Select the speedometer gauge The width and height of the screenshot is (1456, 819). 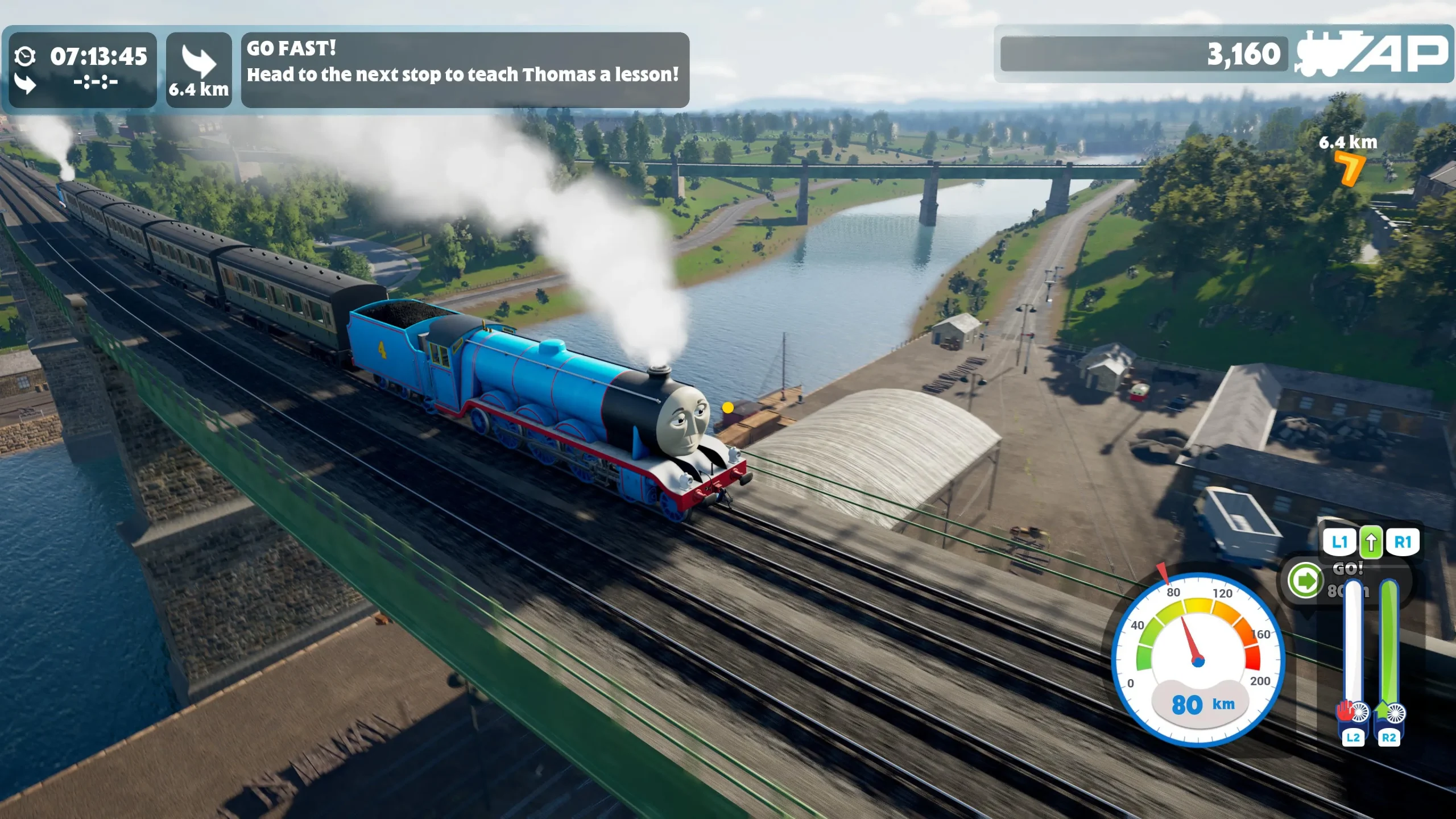(x=1198, y=660)
